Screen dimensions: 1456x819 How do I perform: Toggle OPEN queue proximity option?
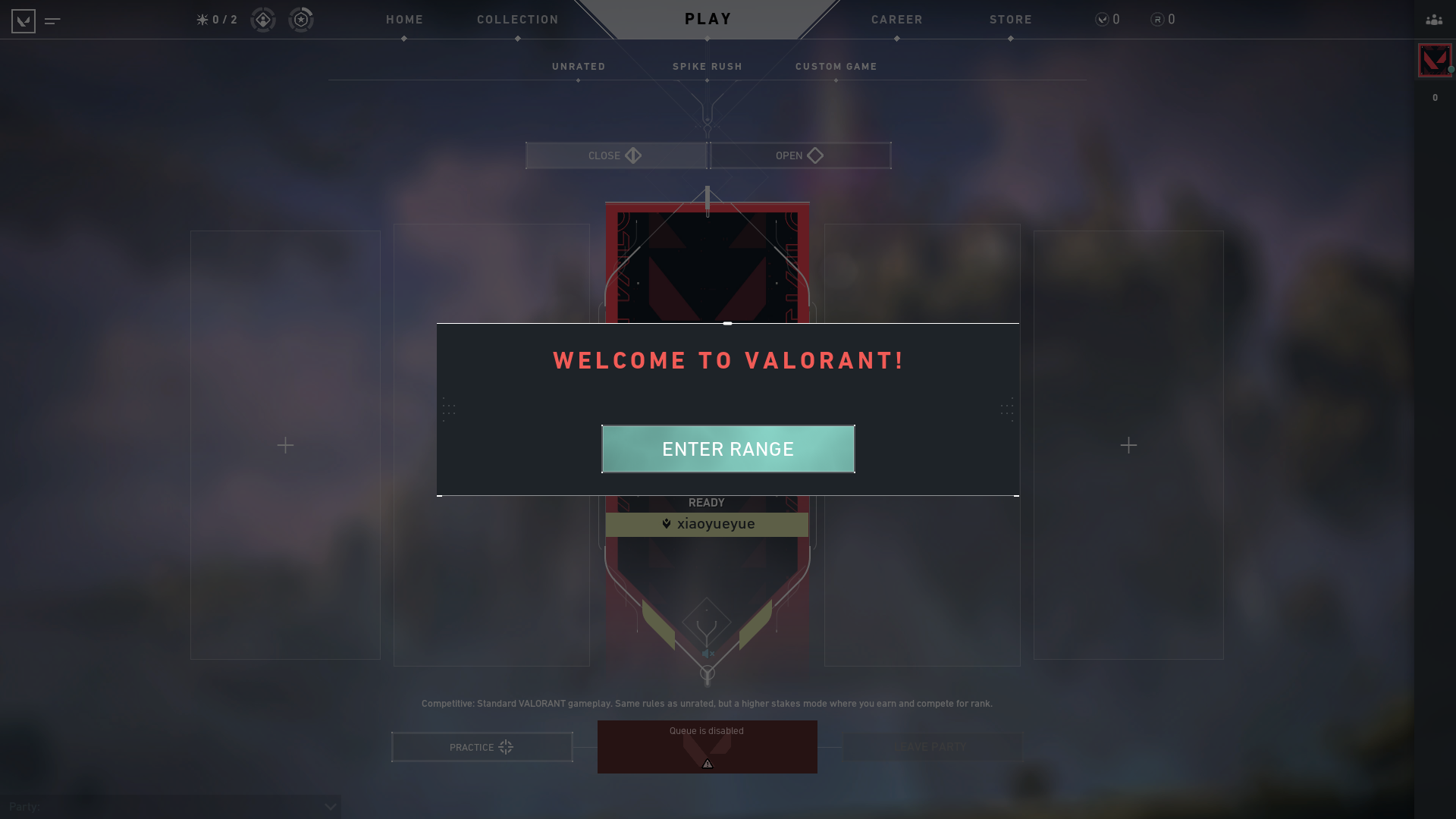[x=799, y=155]
